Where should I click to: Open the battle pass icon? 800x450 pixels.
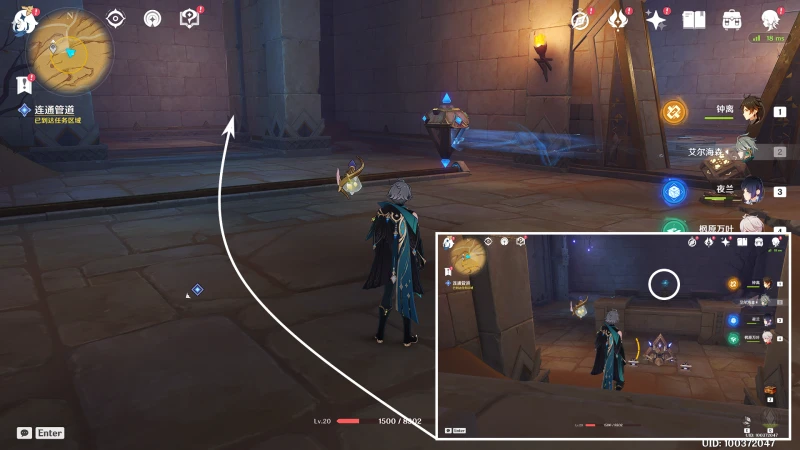pyautogui.click(x=618, y=20)
